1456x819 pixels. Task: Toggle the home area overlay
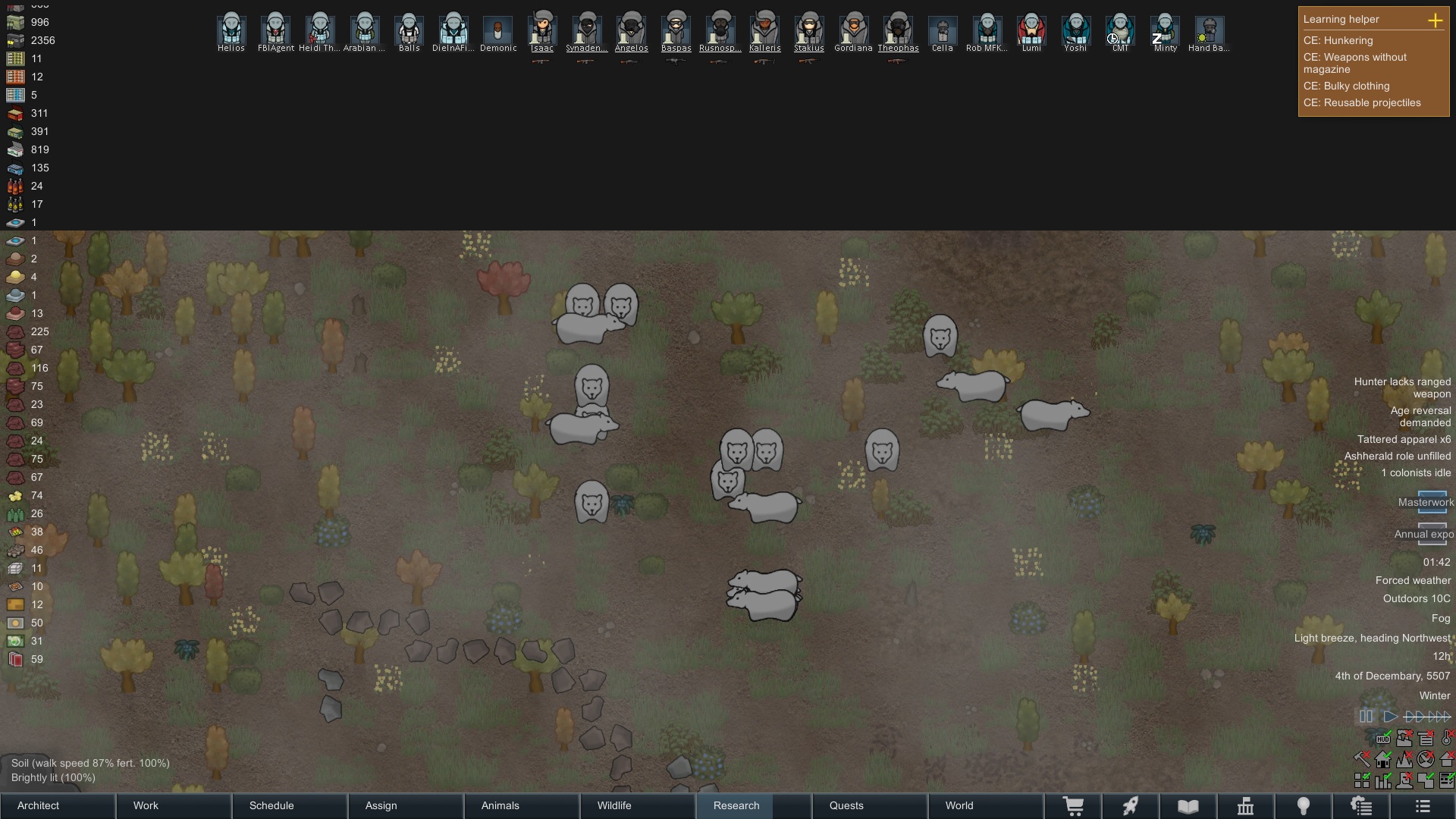point(1383,758)
